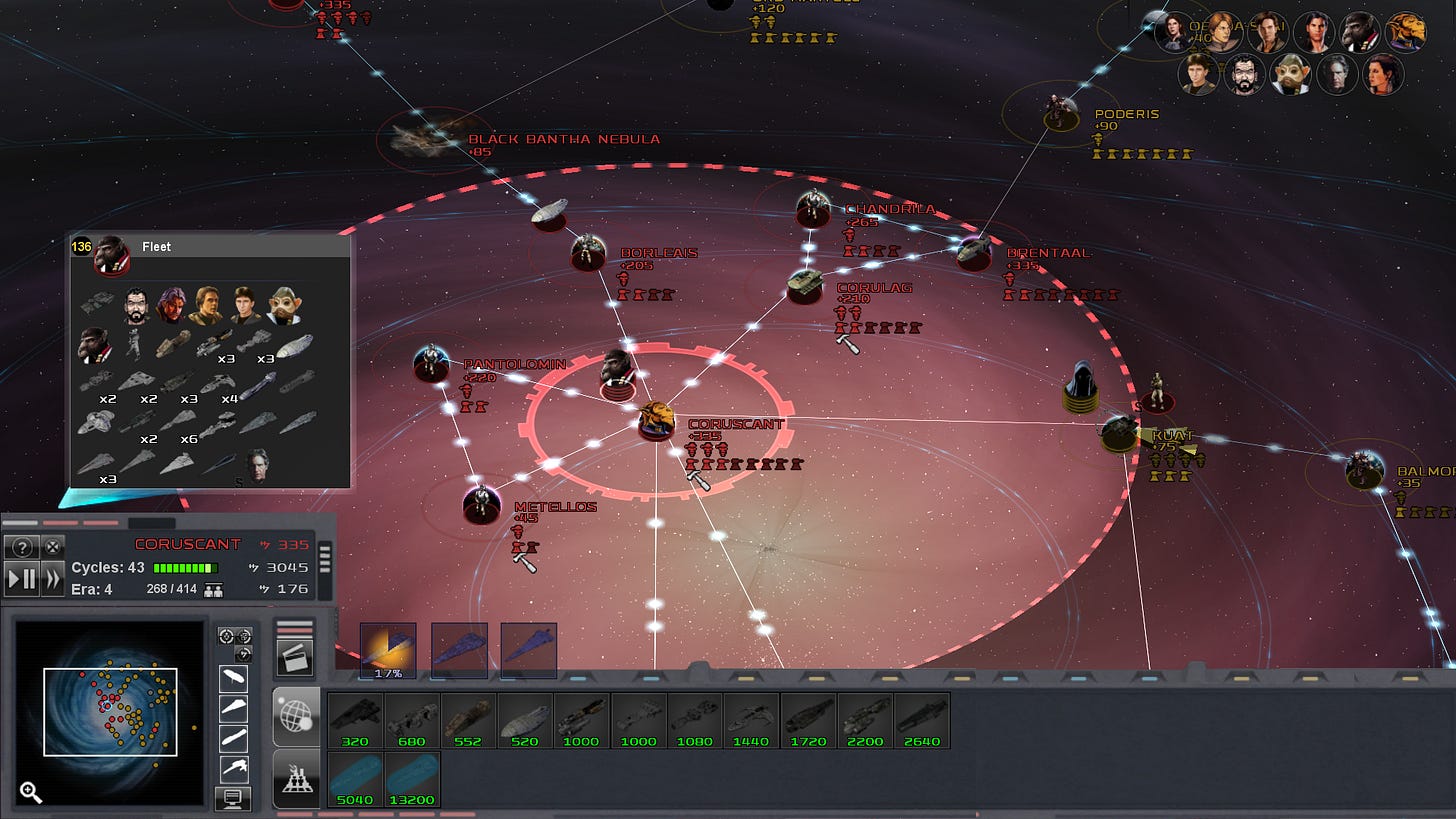Screen dimensions: 1456x819
Task: Switch to the galaxy globe view tab
Action: (296, 715)
